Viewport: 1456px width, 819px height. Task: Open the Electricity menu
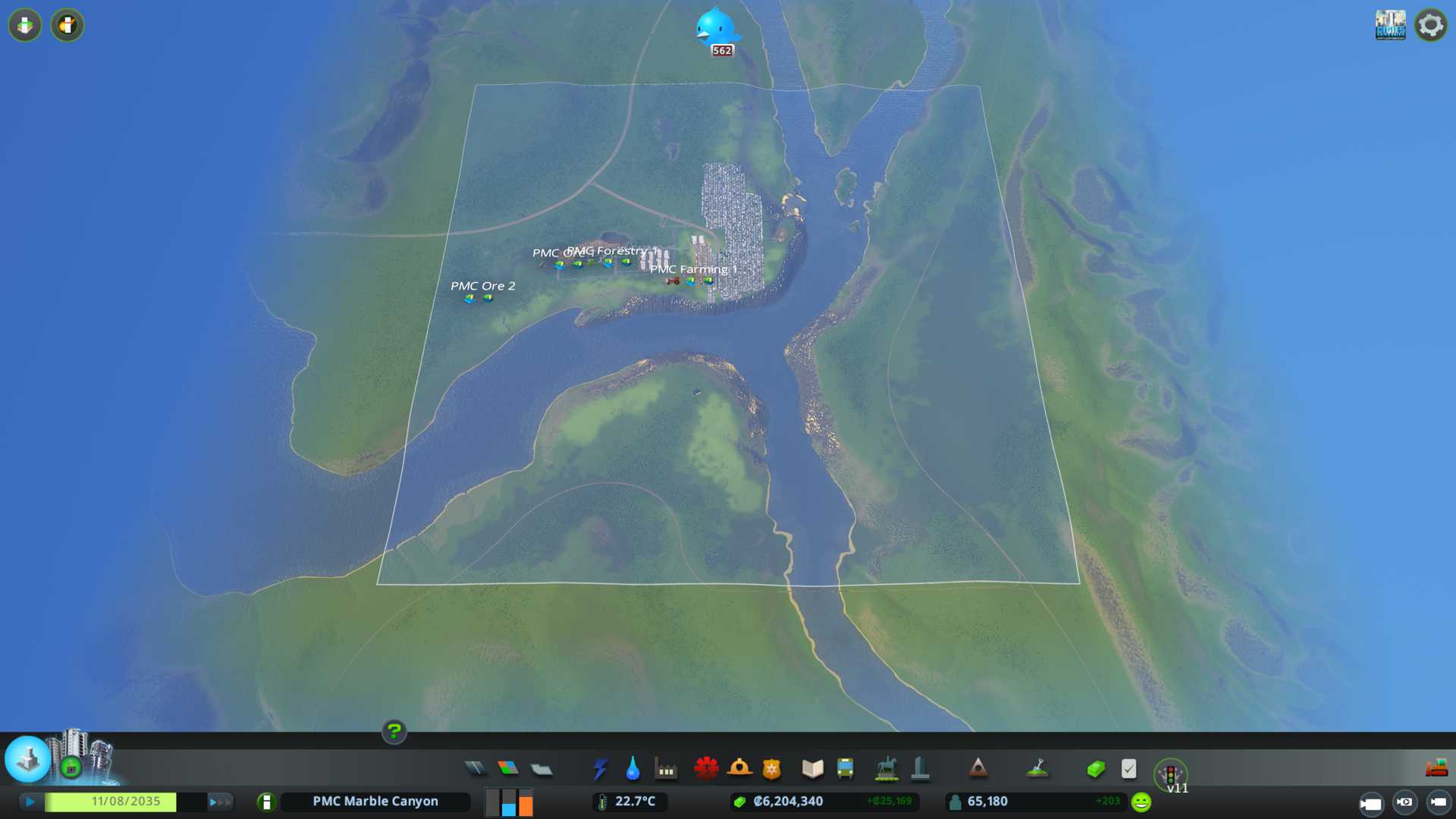pyautogui.click(x=600, y=769)
